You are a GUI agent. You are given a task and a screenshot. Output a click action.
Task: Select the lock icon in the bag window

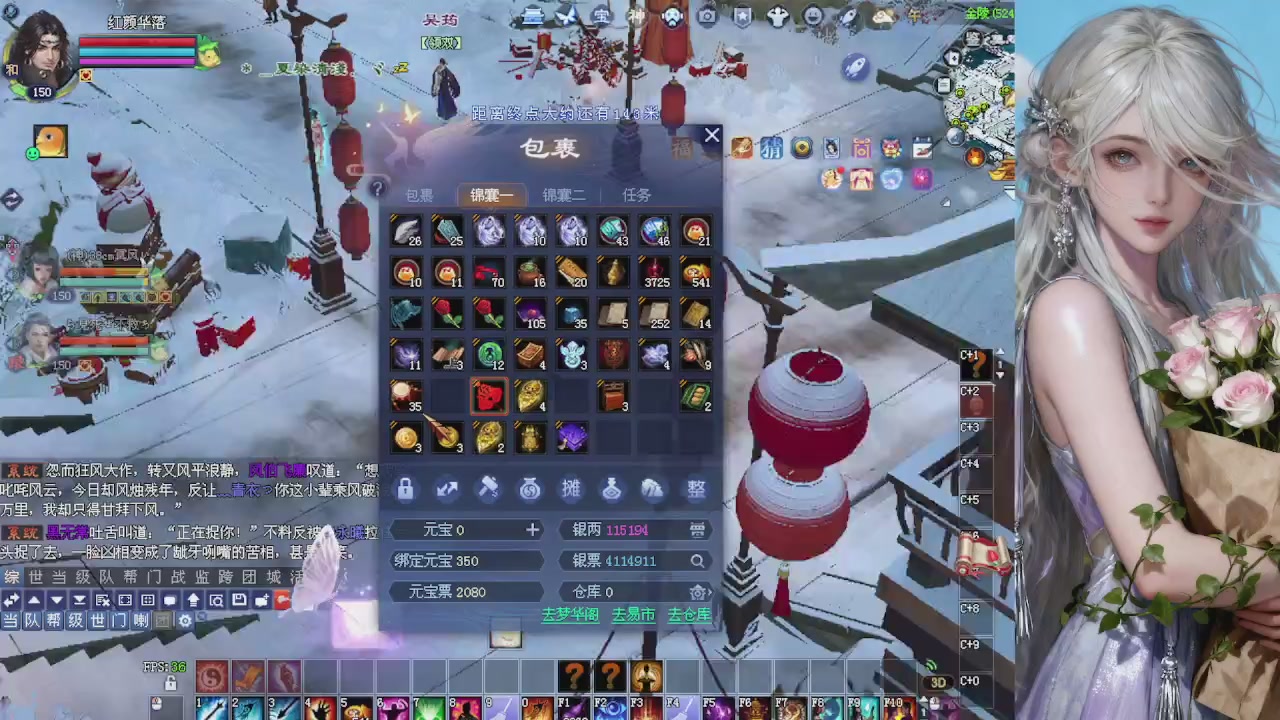coord(405,488)
